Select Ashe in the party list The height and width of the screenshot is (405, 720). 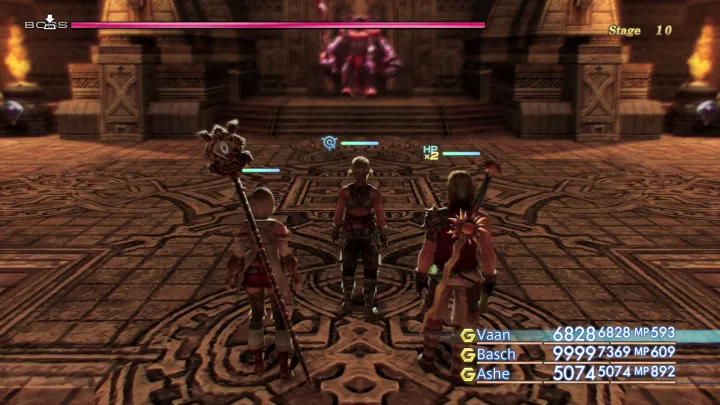click(494, 373)
